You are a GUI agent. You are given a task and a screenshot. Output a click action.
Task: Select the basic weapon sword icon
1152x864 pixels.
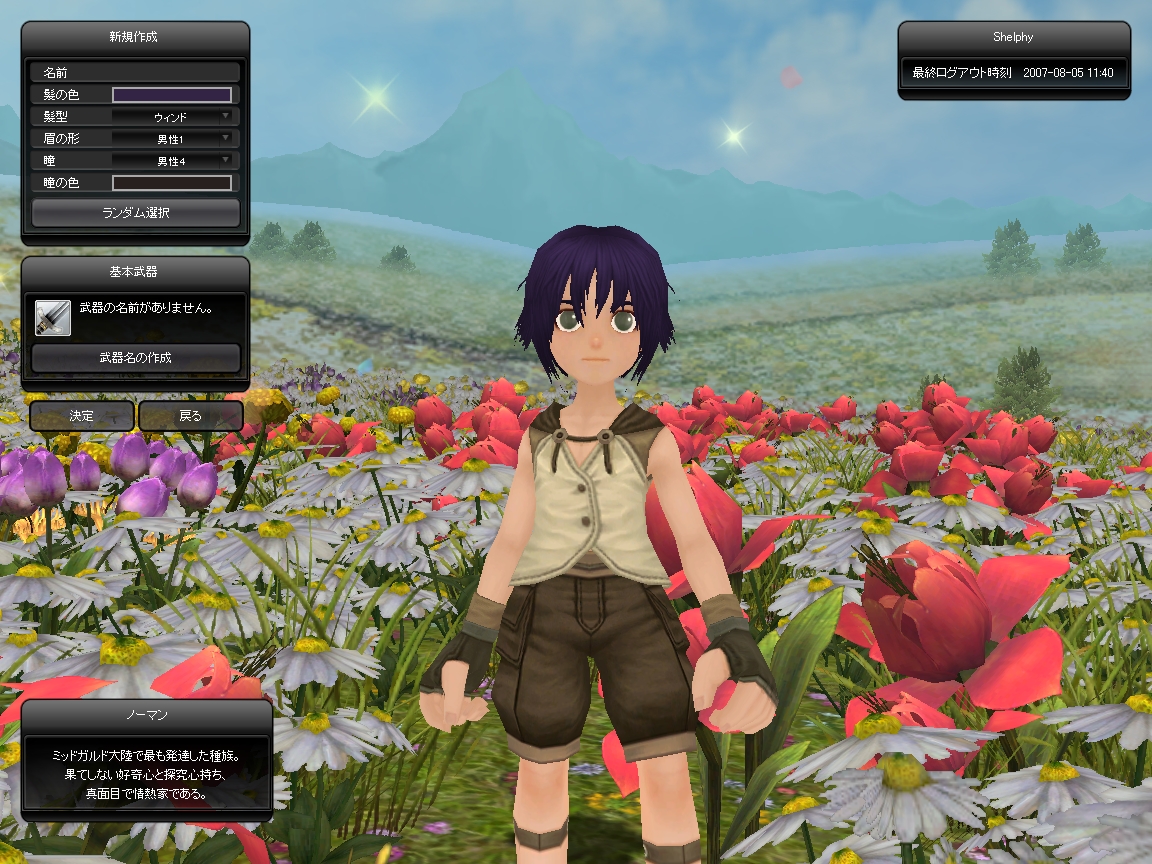tap(52, 317)
